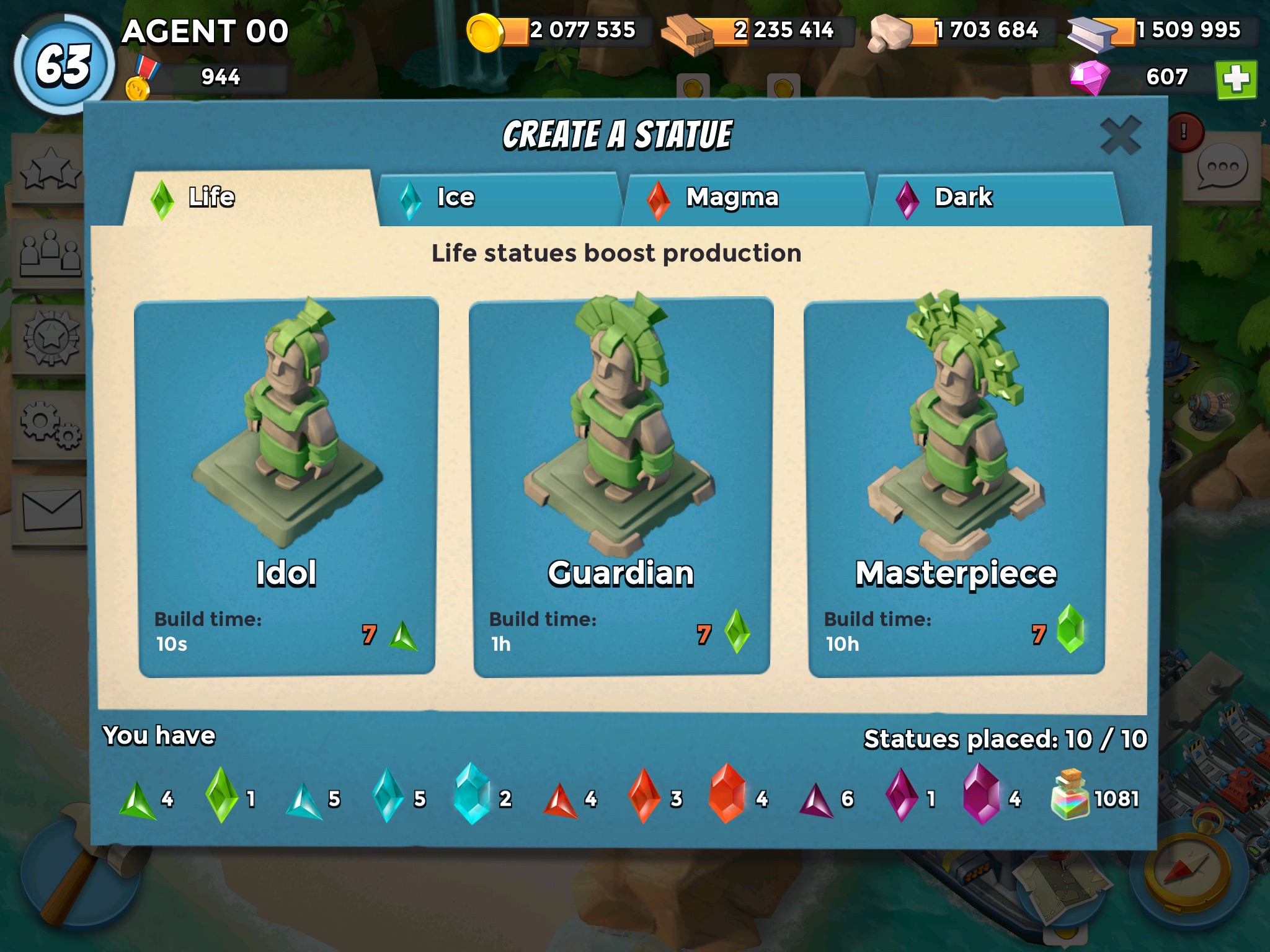
Task: Buy more diamonds with the green plus
Action: coord(1236,79)
